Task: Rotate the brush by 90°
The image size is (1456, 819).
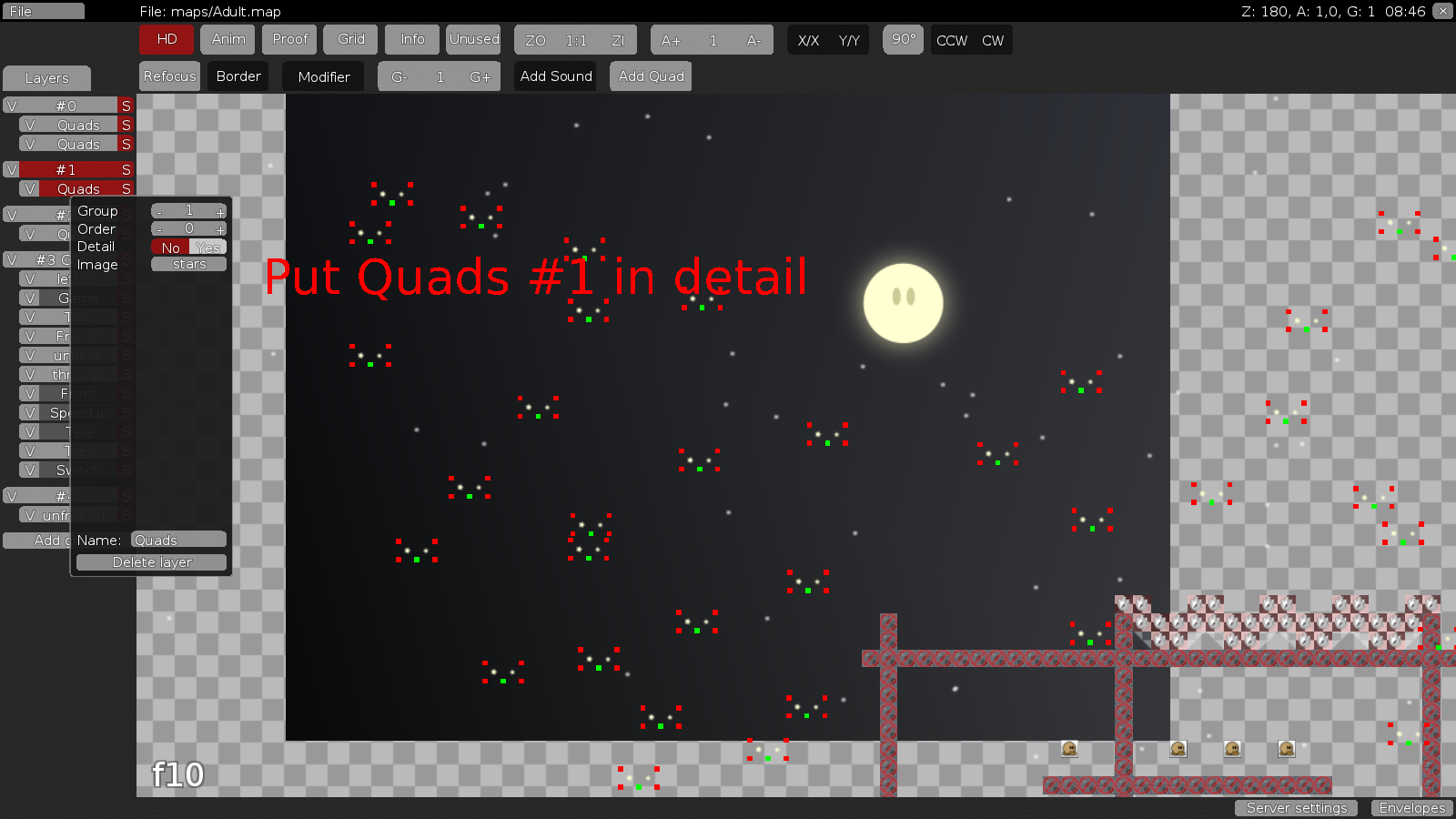Action: [903, 40]
